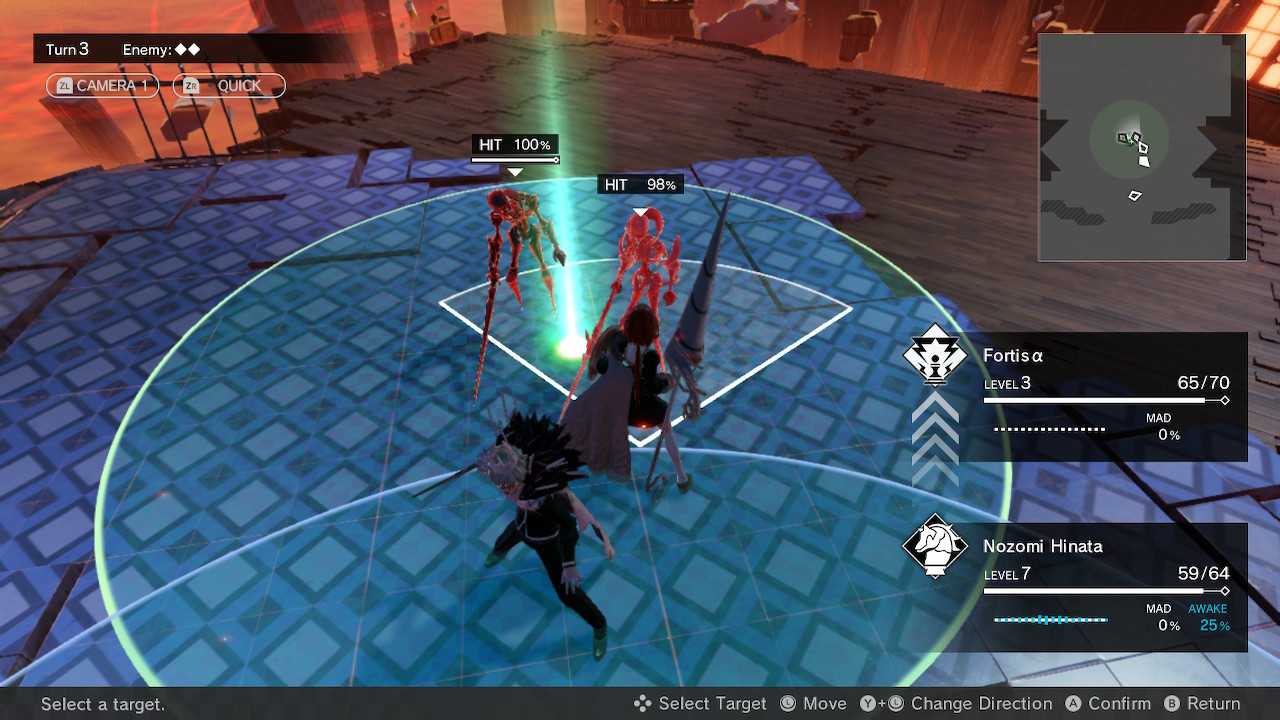Click the Fortis α emblem icon
Viewport: 1280px width, 720px height.
935,356
